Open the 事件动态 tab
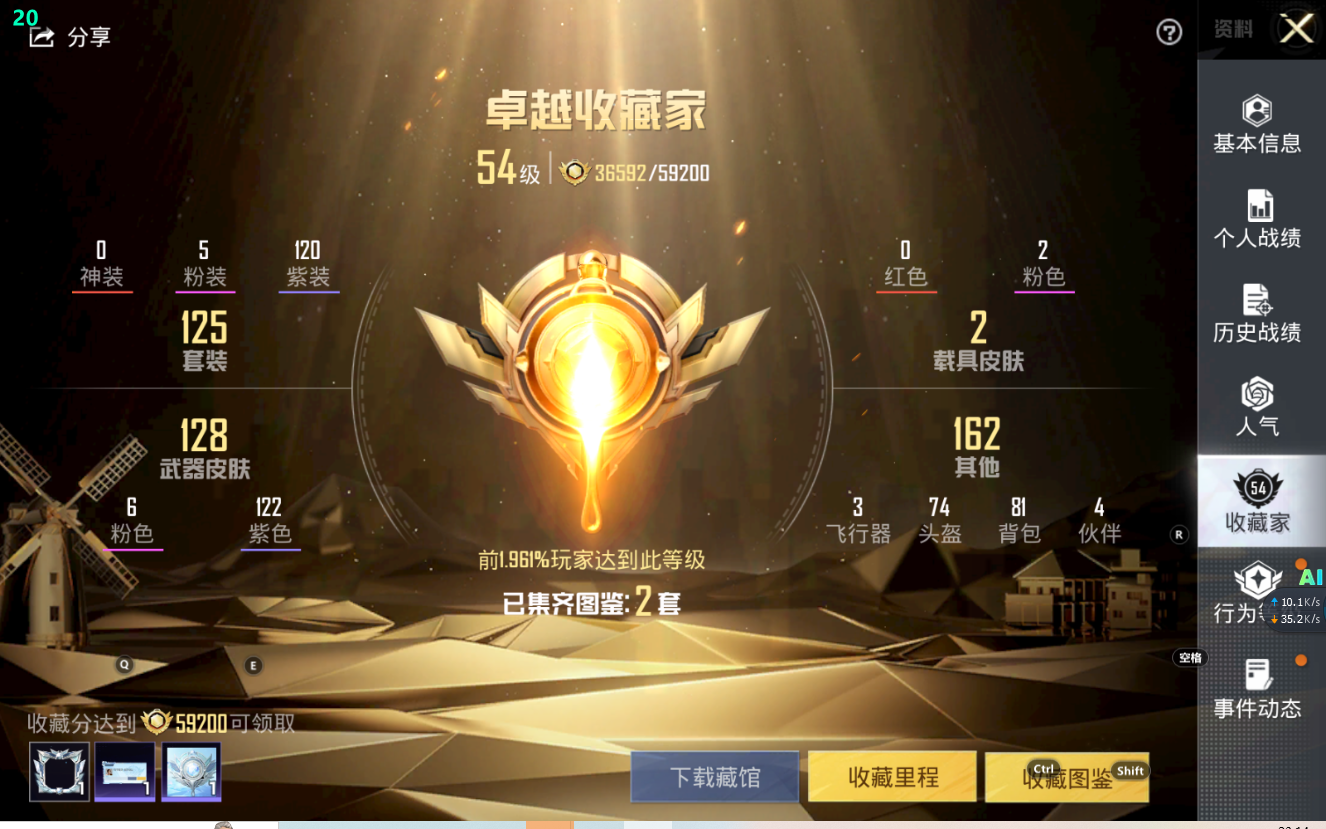 point(1257,690)
